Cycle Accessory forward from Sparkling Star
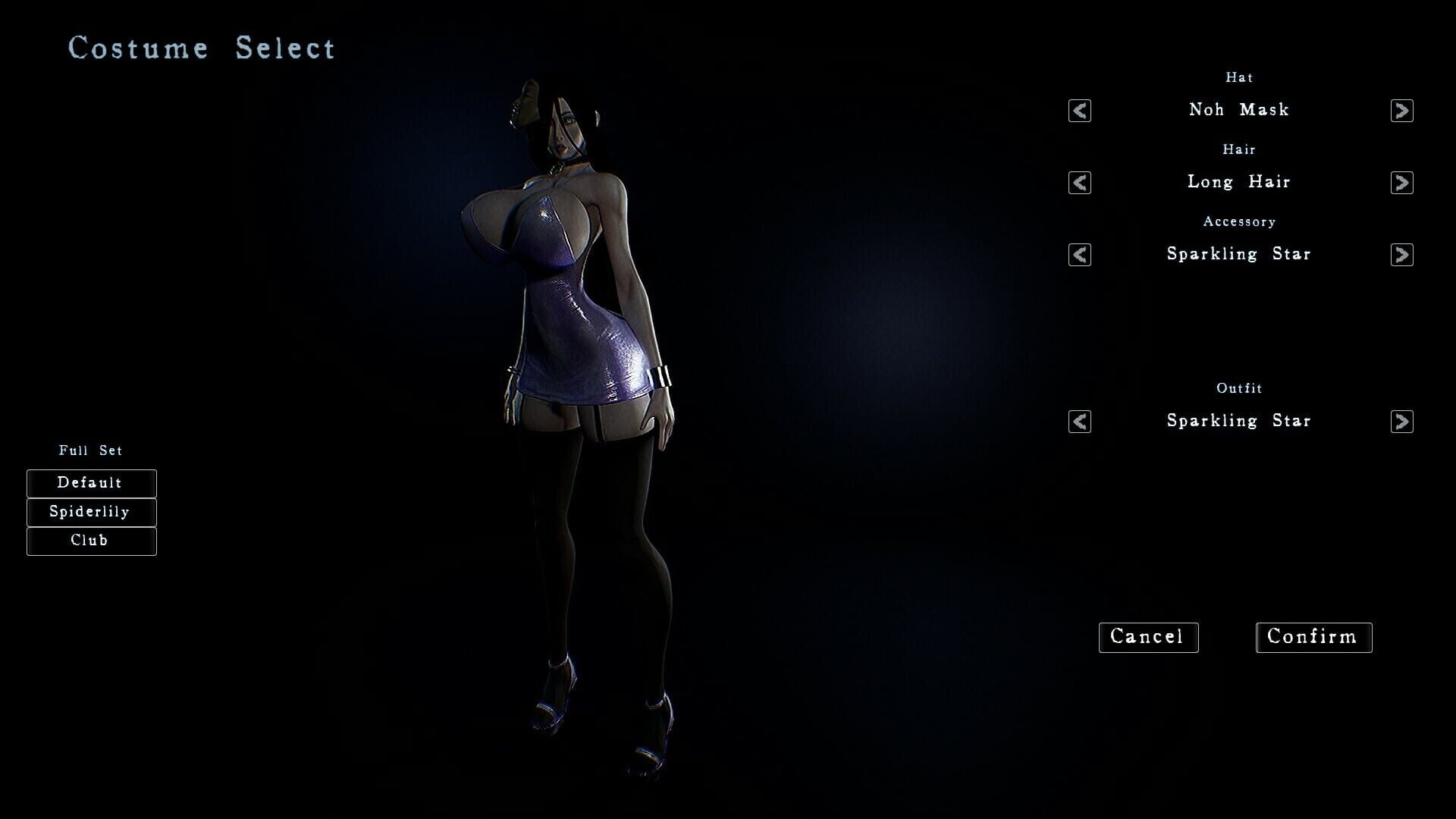This screenshot has width=1456, height=819. click(1403, 255)
